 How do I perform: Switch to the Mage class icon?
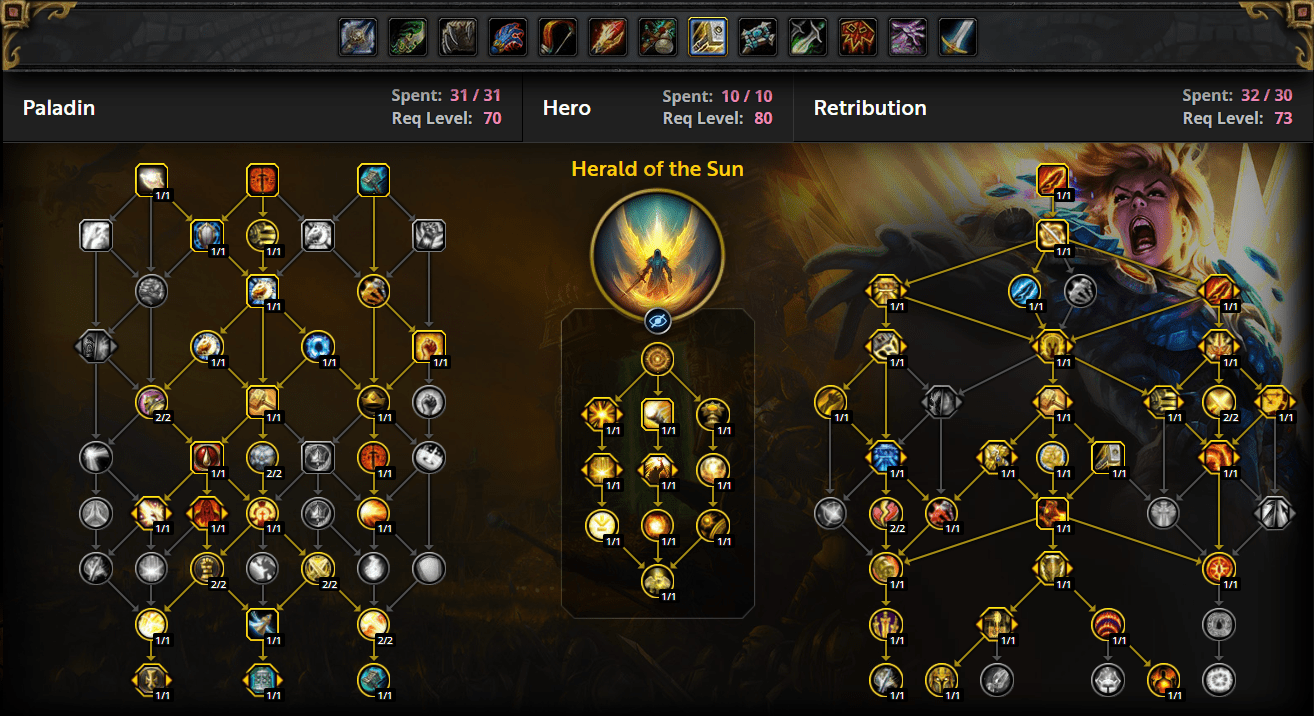point(607,38)
